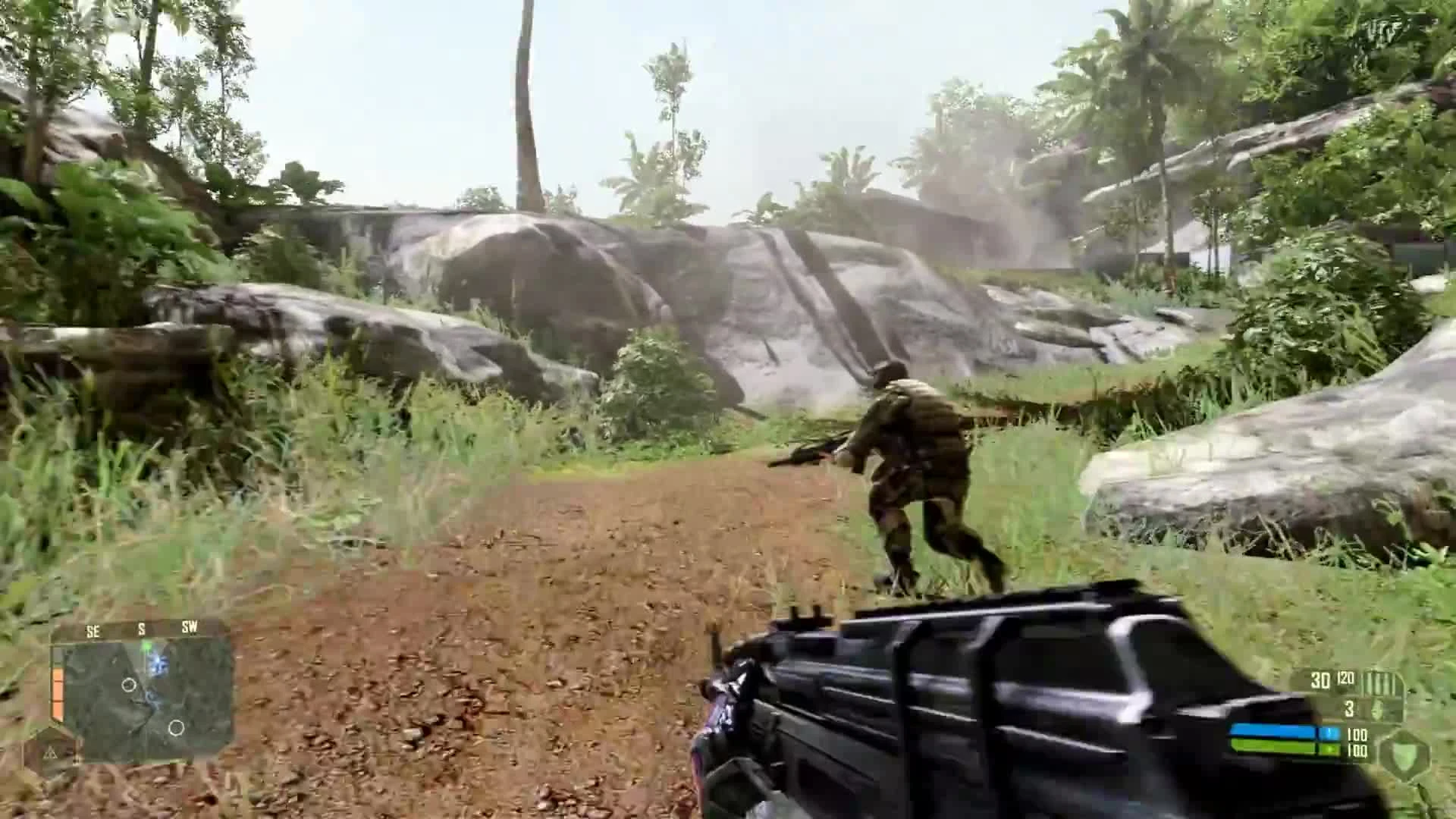Click the magazine icon next to the 30 ammo count
Viewport: 1456px width, 819px height.
point(1373,682)
